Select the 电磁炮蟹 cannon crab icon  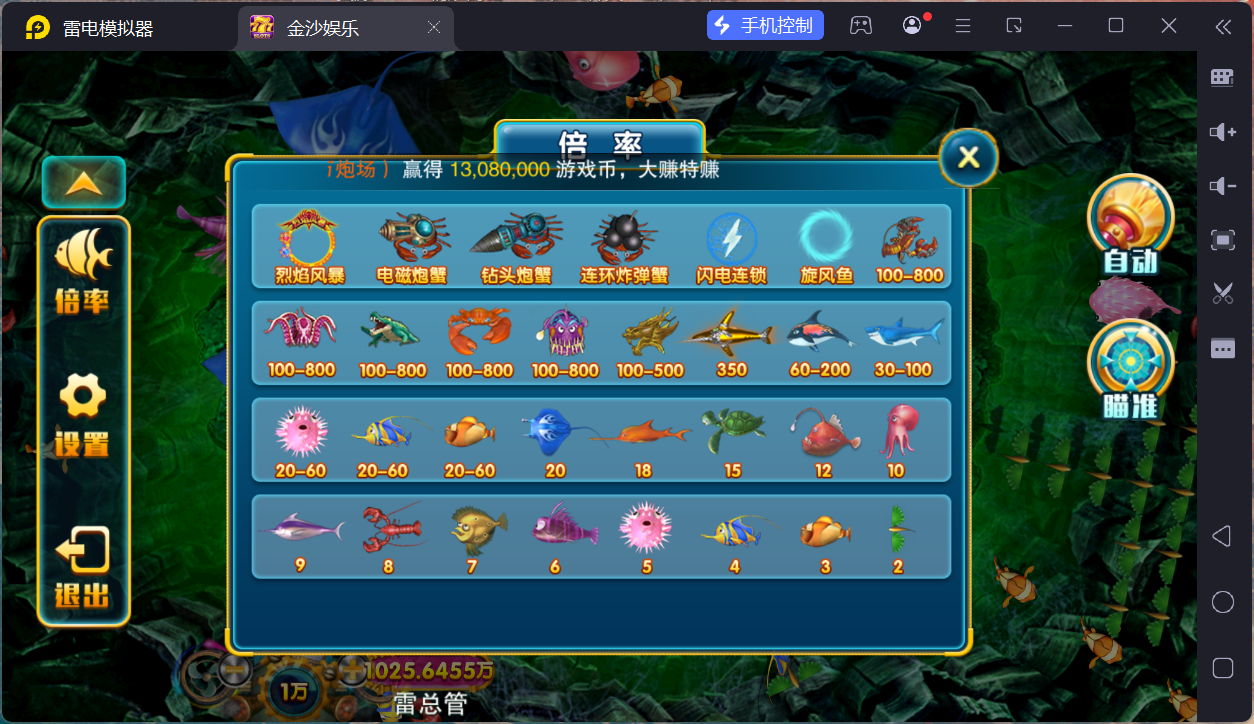pyautogui.click(x=413, y=238)
